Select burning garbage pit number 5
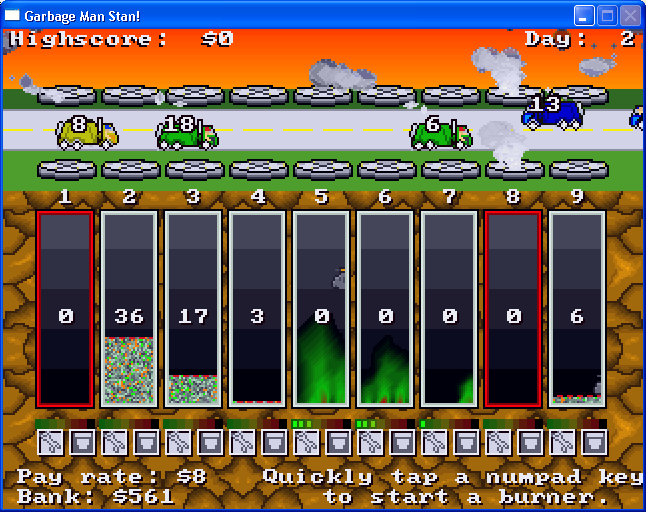Viewport: 646px width, 512px height. (x=321, y=308)
